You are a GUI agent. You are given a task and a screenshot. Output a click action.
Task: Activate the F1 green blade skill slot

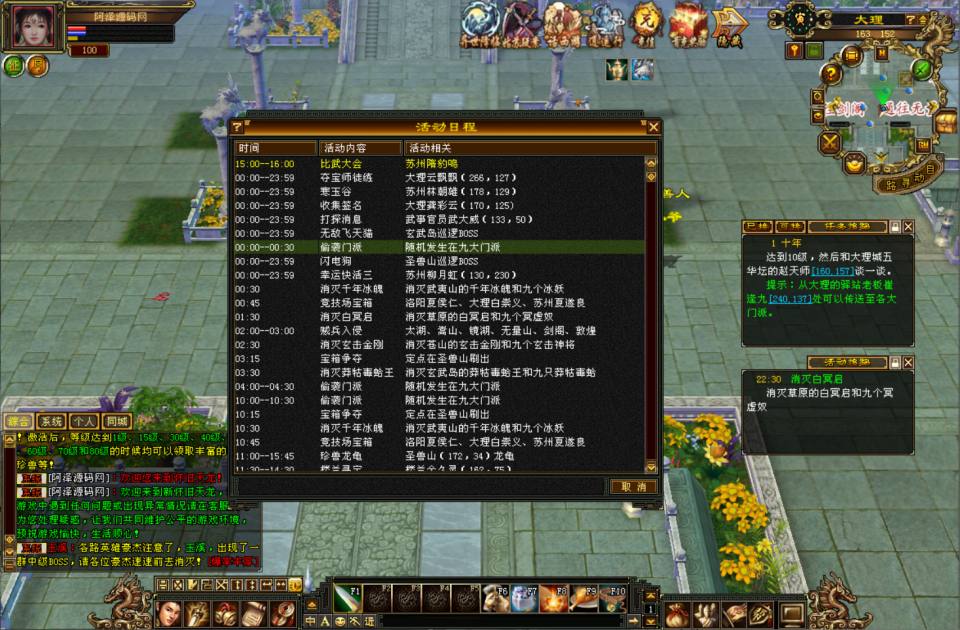click(347, 597)
